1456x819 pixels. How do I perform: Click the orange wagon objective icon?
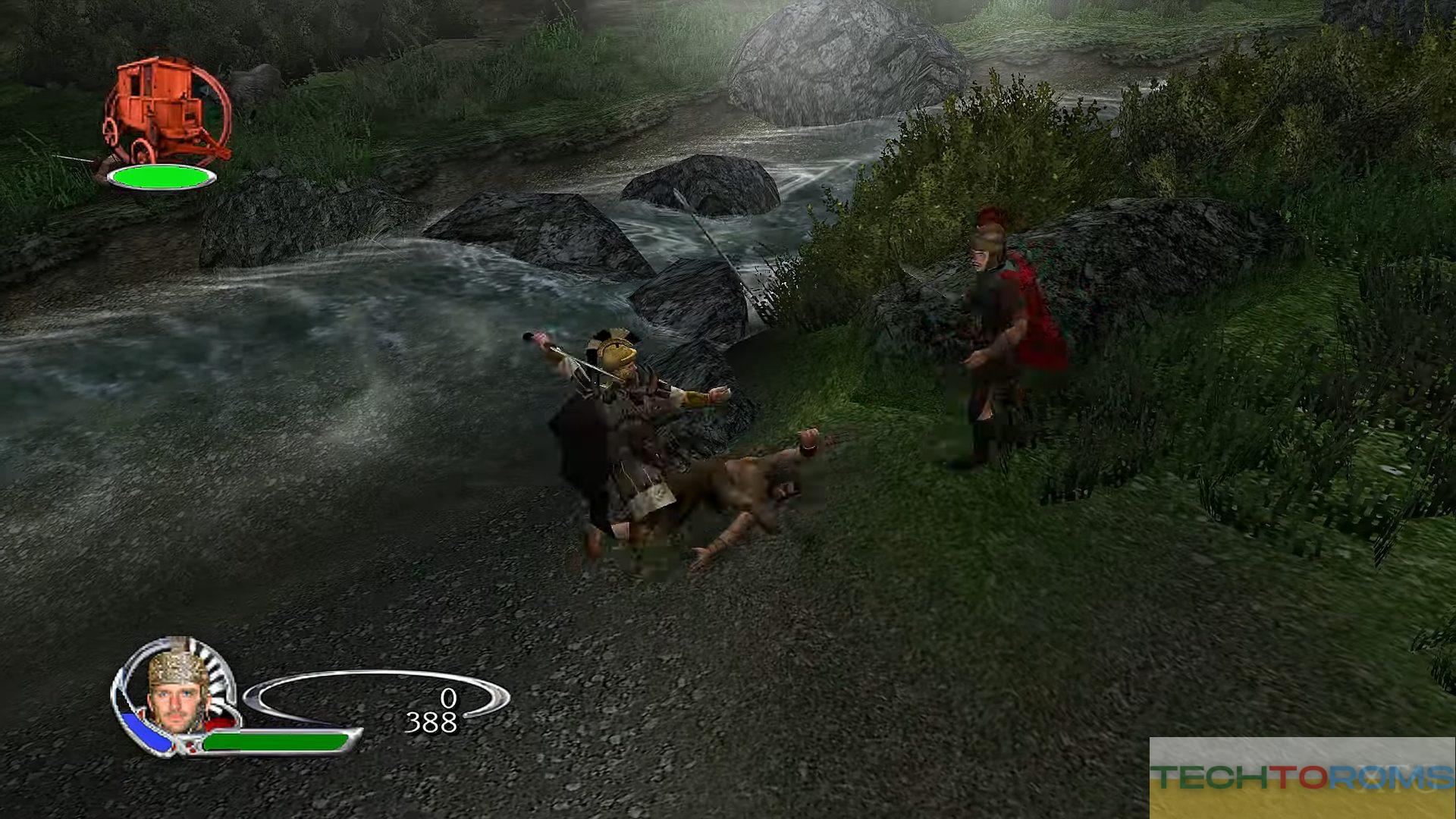(x=165, y=111)
